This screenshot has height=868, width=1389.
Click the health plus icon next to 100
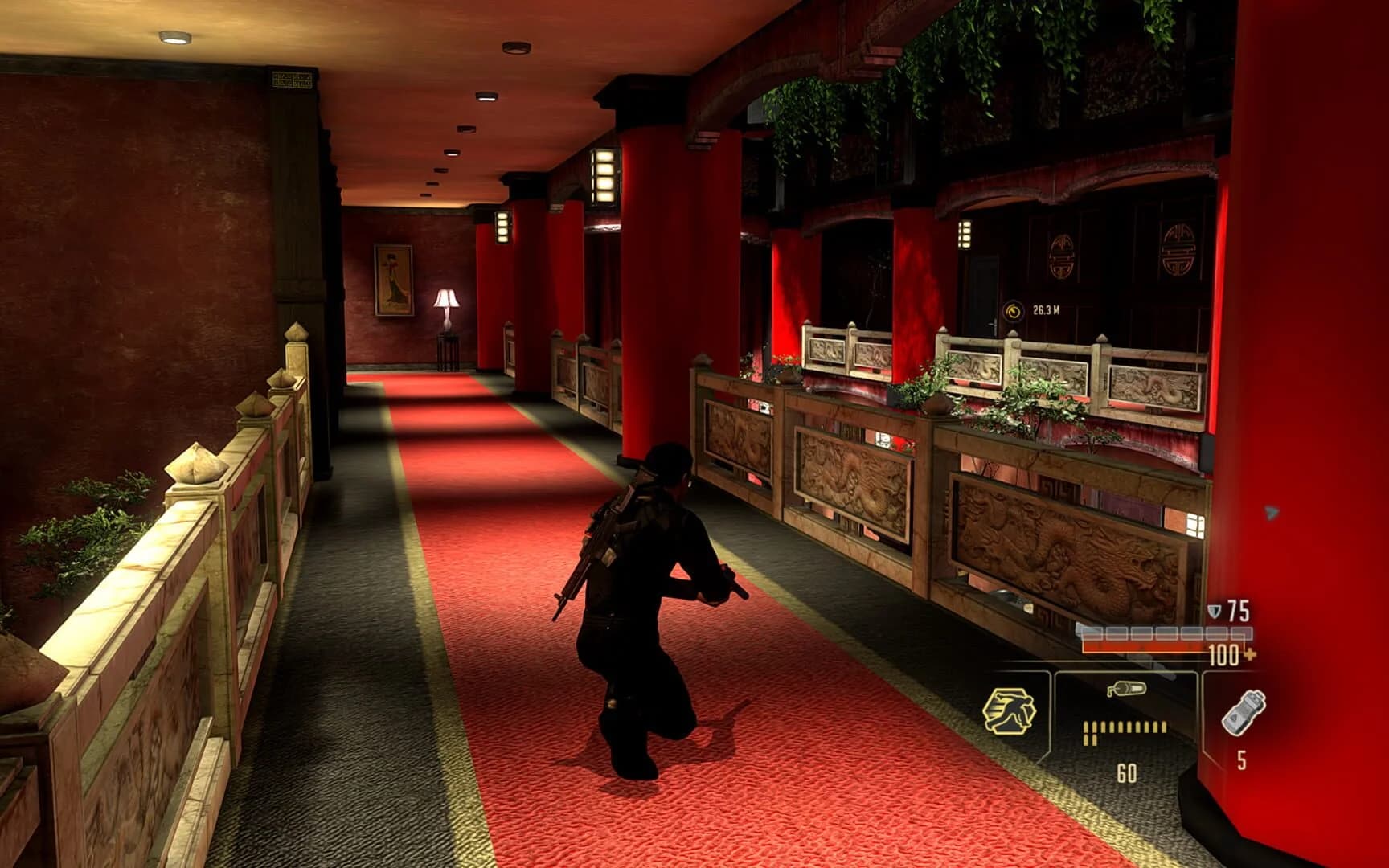click(1249, 657)
